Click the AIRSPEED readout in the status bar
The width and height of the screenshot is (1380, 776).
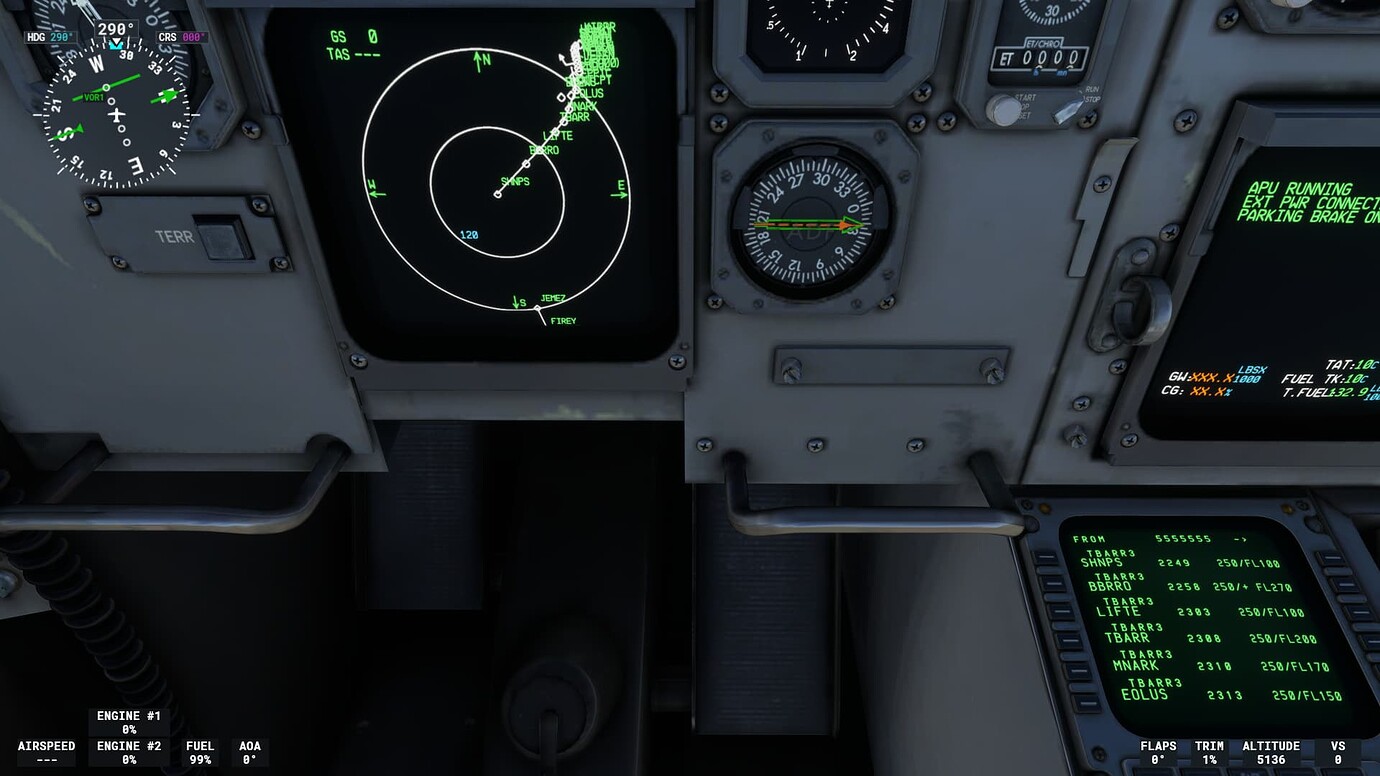(45, 751)
